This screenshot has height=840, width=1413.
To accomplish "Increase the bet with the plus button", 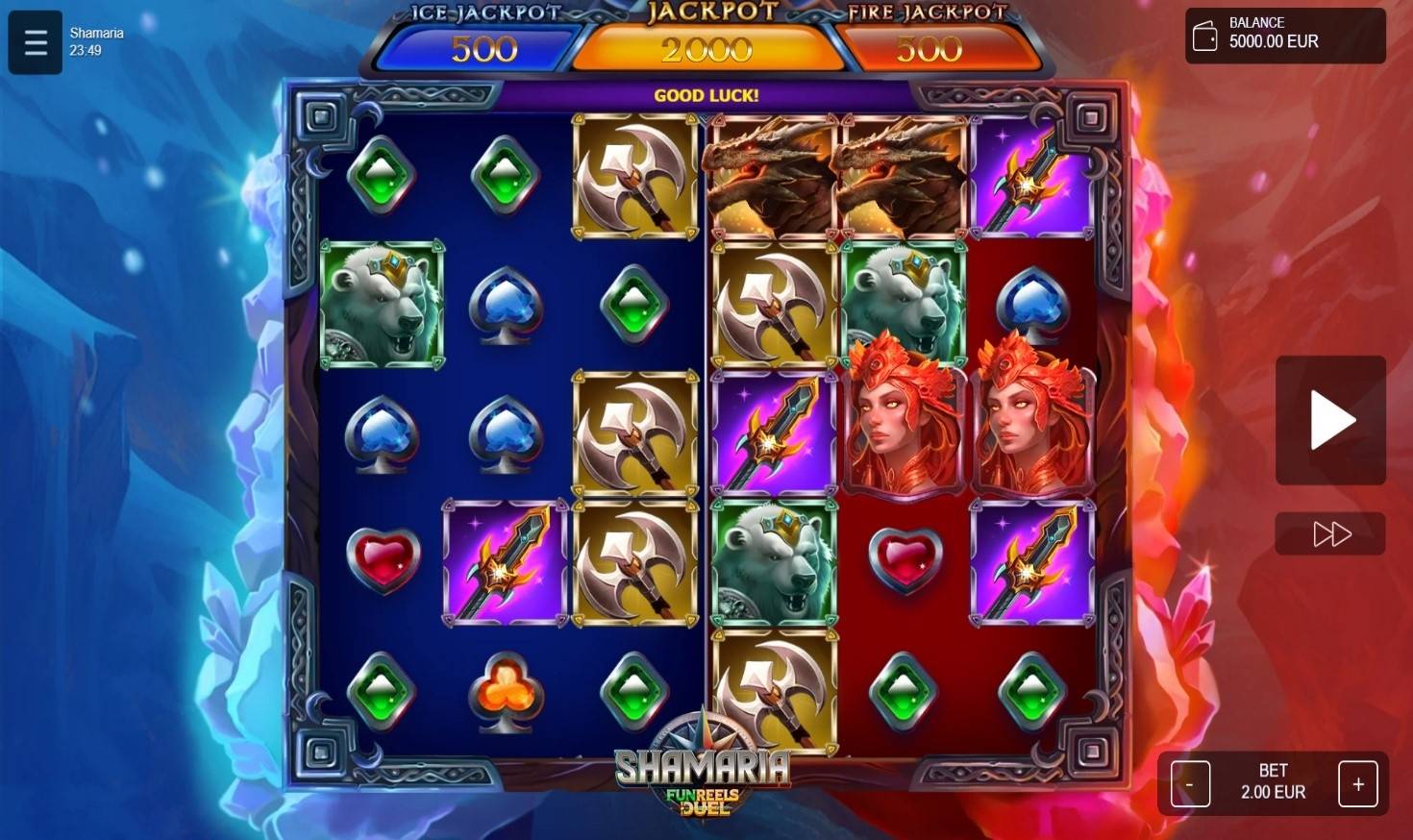I will coord(1358,783).
